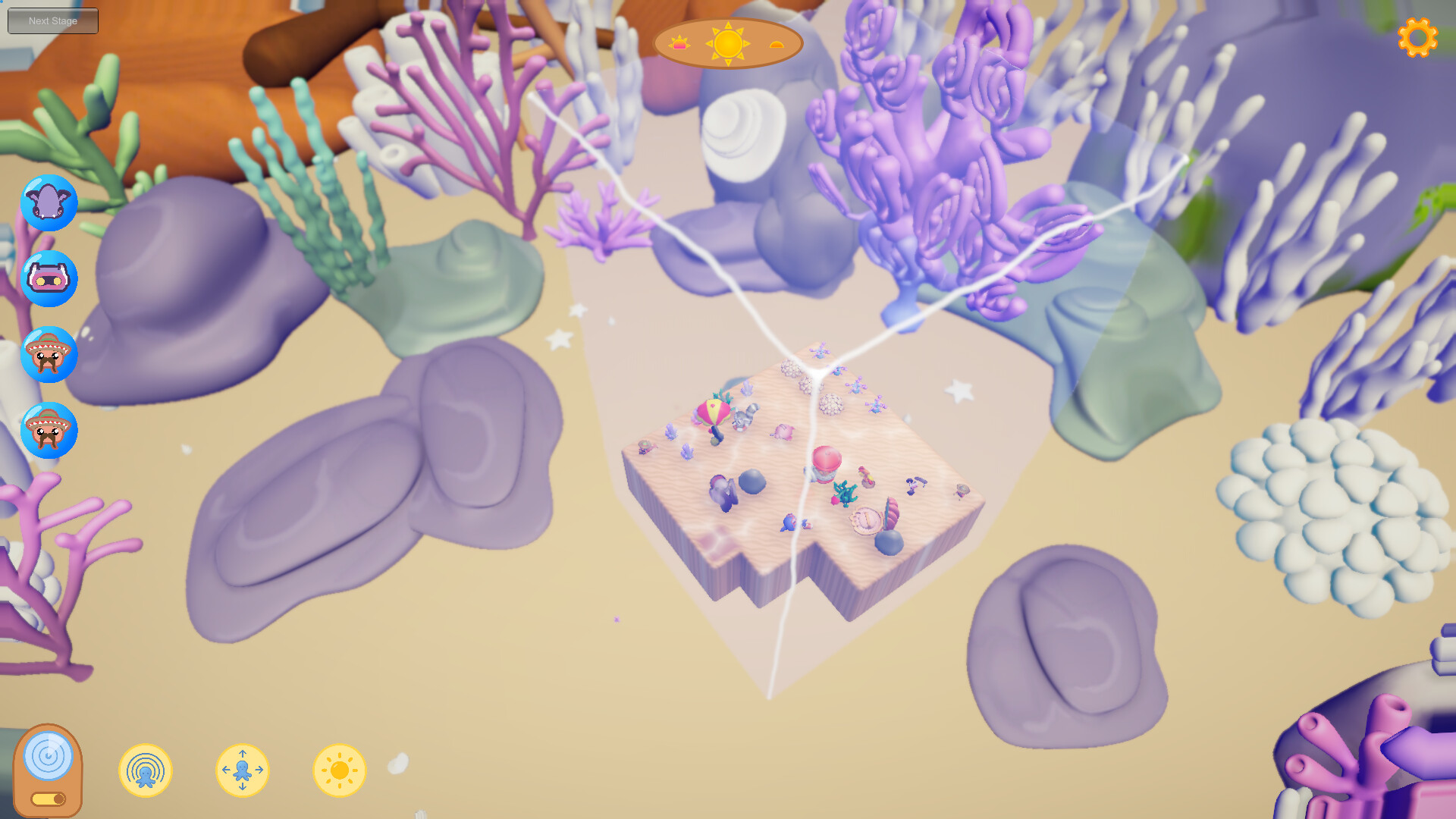Flip the switch on the radar device

click(49, 799)
